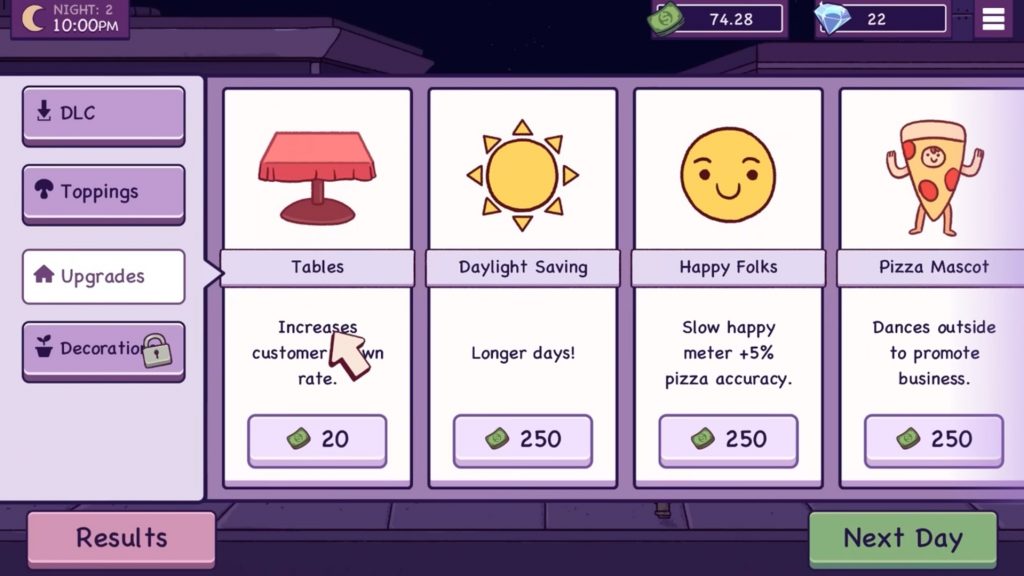Purchase Daylight Saving for 250

523,439
